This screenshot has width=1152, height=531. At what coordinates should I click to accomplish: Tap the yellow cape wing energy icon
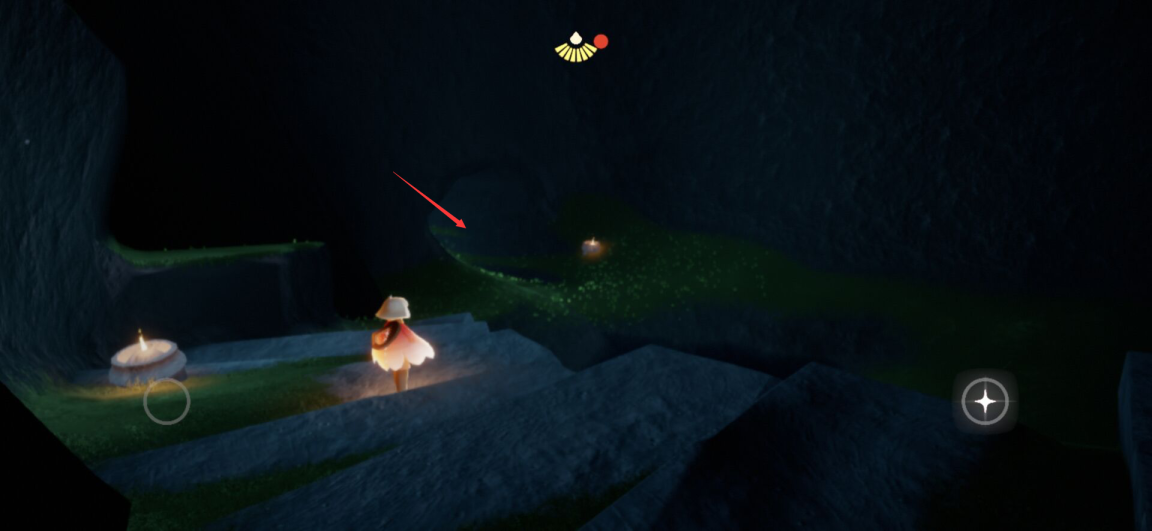pyautogui.click(x=575, y=47)
